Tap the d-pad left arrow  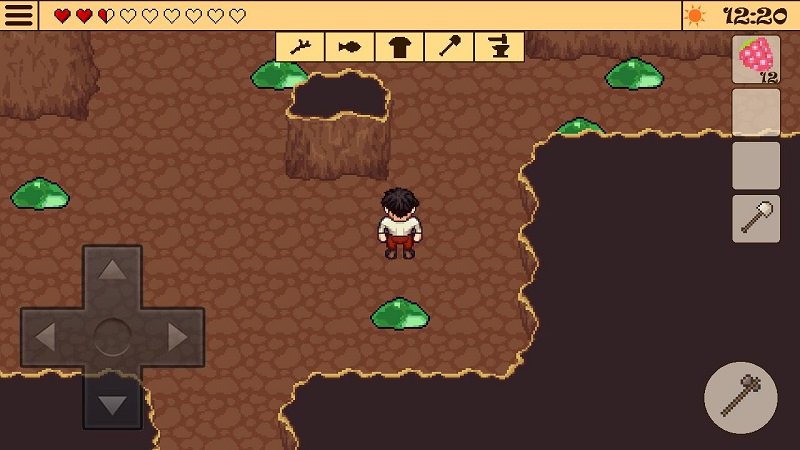[x=46, y=337]
